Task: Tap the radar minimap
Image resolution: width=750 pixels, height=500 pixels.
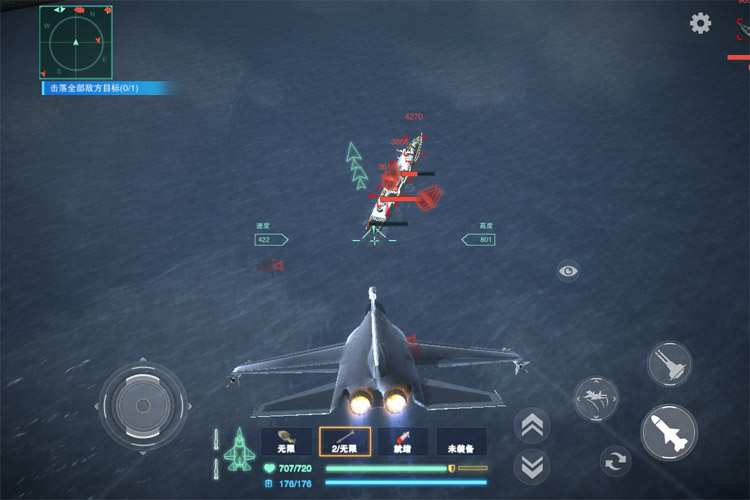Action: (76, 42)
